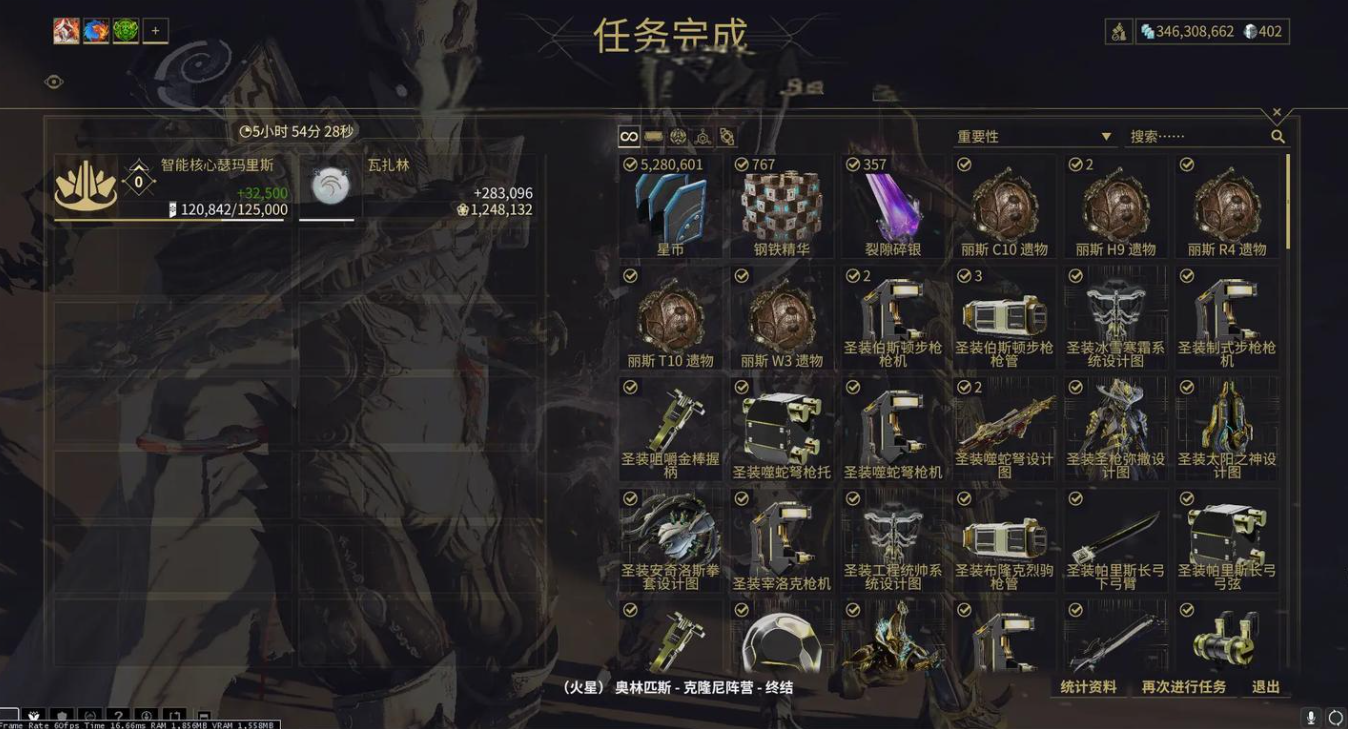This screenshot has height=729, width=1348.
Task: Click the microphone icon at bottom right
Action: pyautogui.click(x=1311, y=714)
